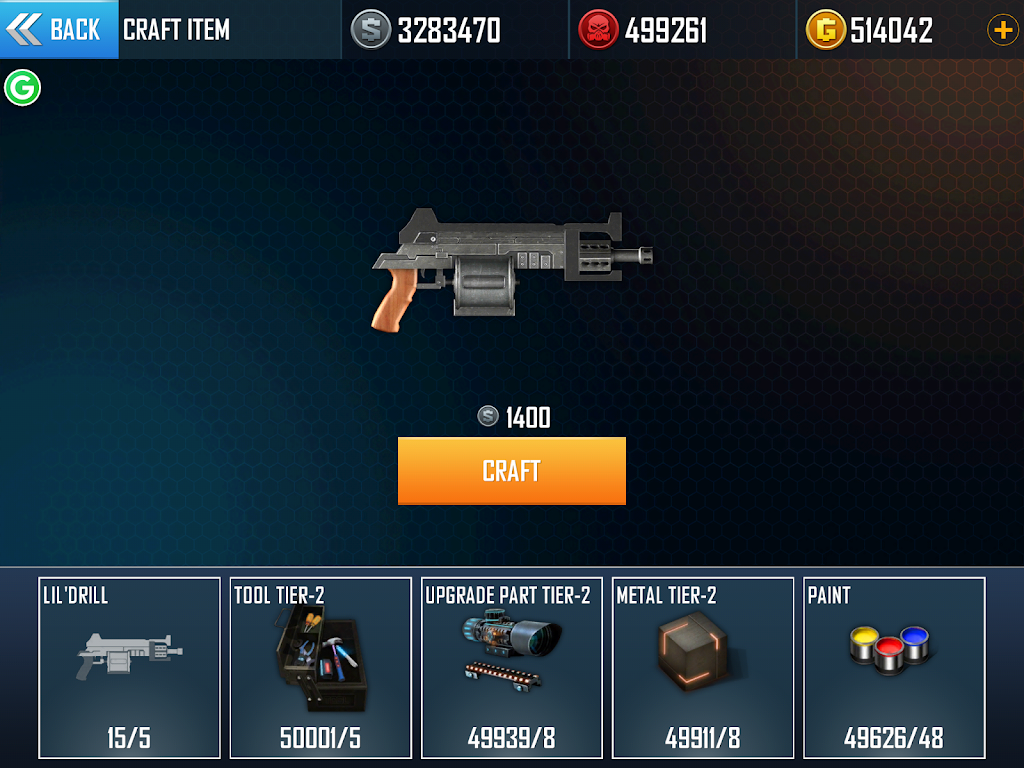
Task: Pick the Metal Tier-2 cube slot
Action: pos(703,667)
